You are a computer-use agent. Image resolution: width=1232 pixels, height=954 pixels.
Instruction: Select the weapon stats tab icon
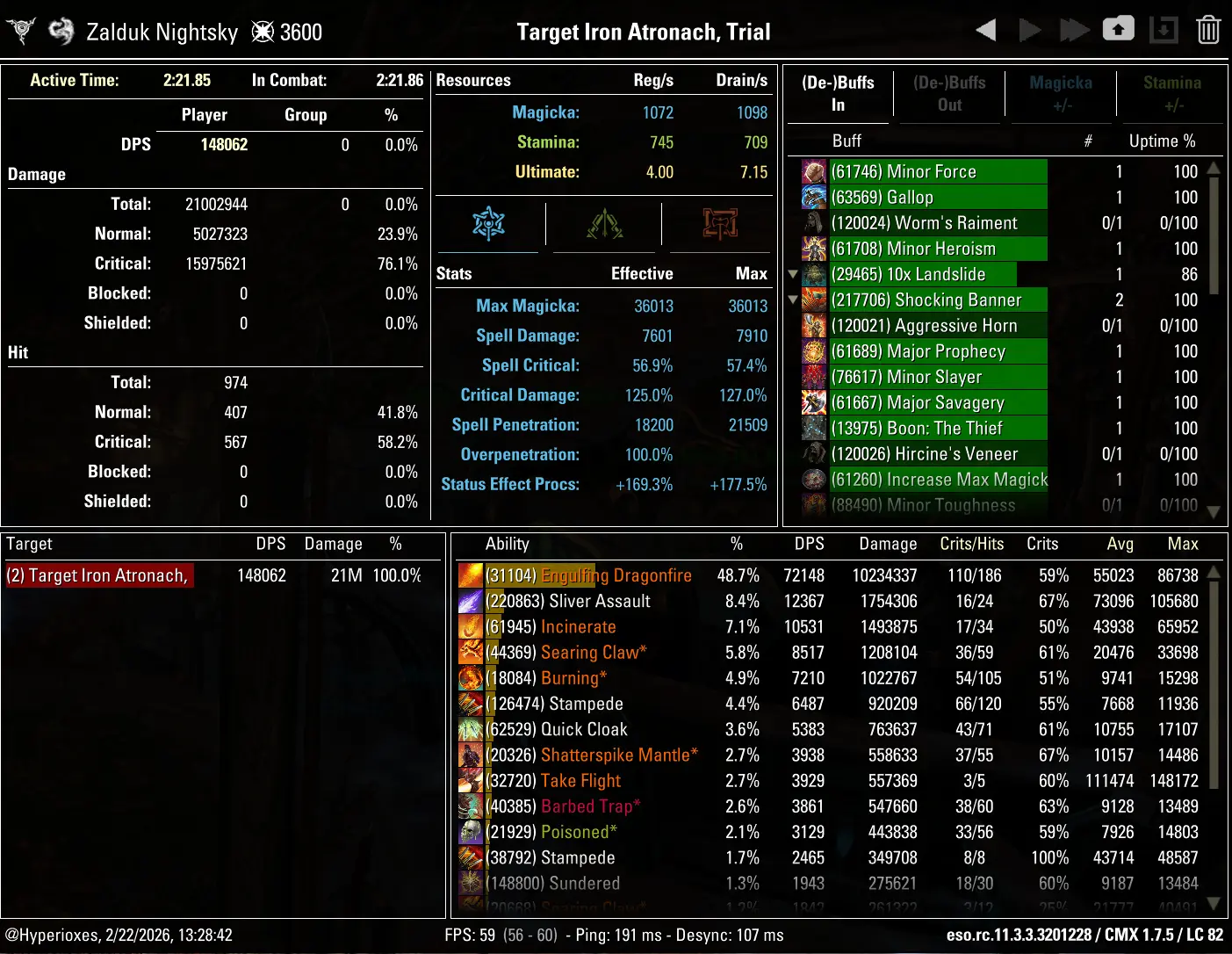click(x=718, y=224)
